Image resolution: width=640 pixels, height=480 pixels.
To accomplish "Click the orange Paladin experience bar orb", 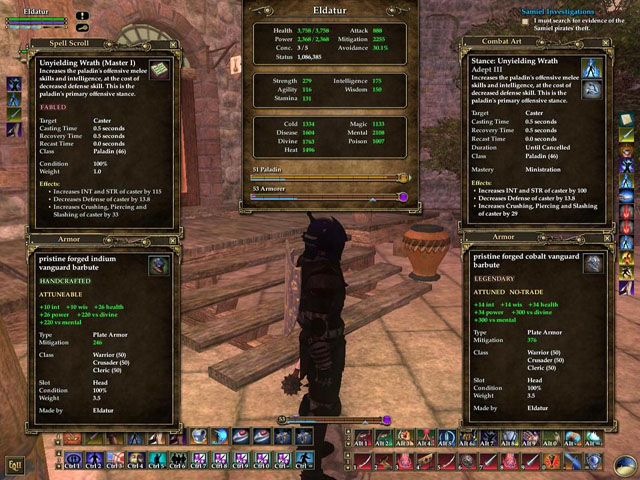I will pyautogui.click(x=404, y=178).
